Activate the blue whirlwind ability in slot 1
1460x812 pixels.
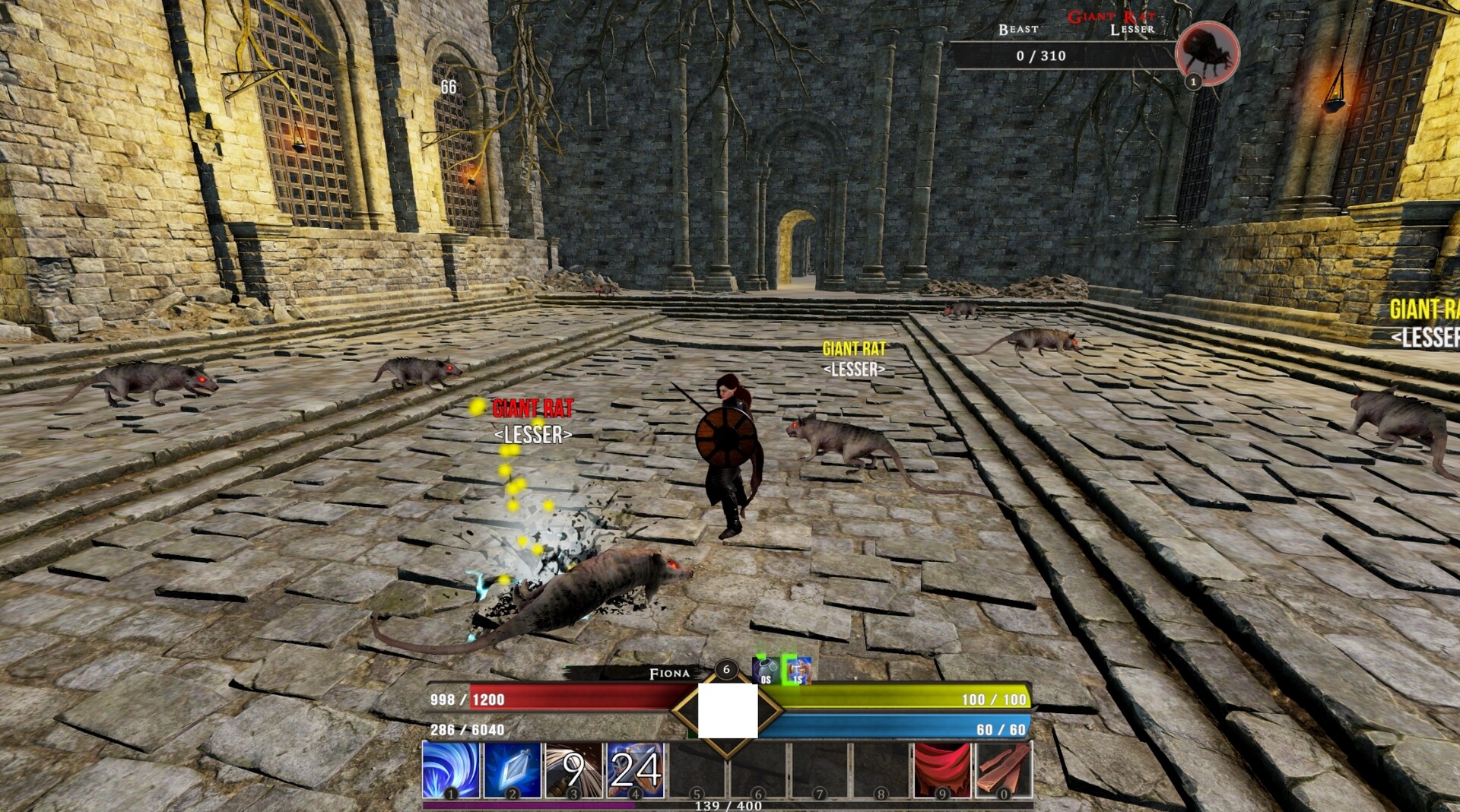click(x=451, y=769)
